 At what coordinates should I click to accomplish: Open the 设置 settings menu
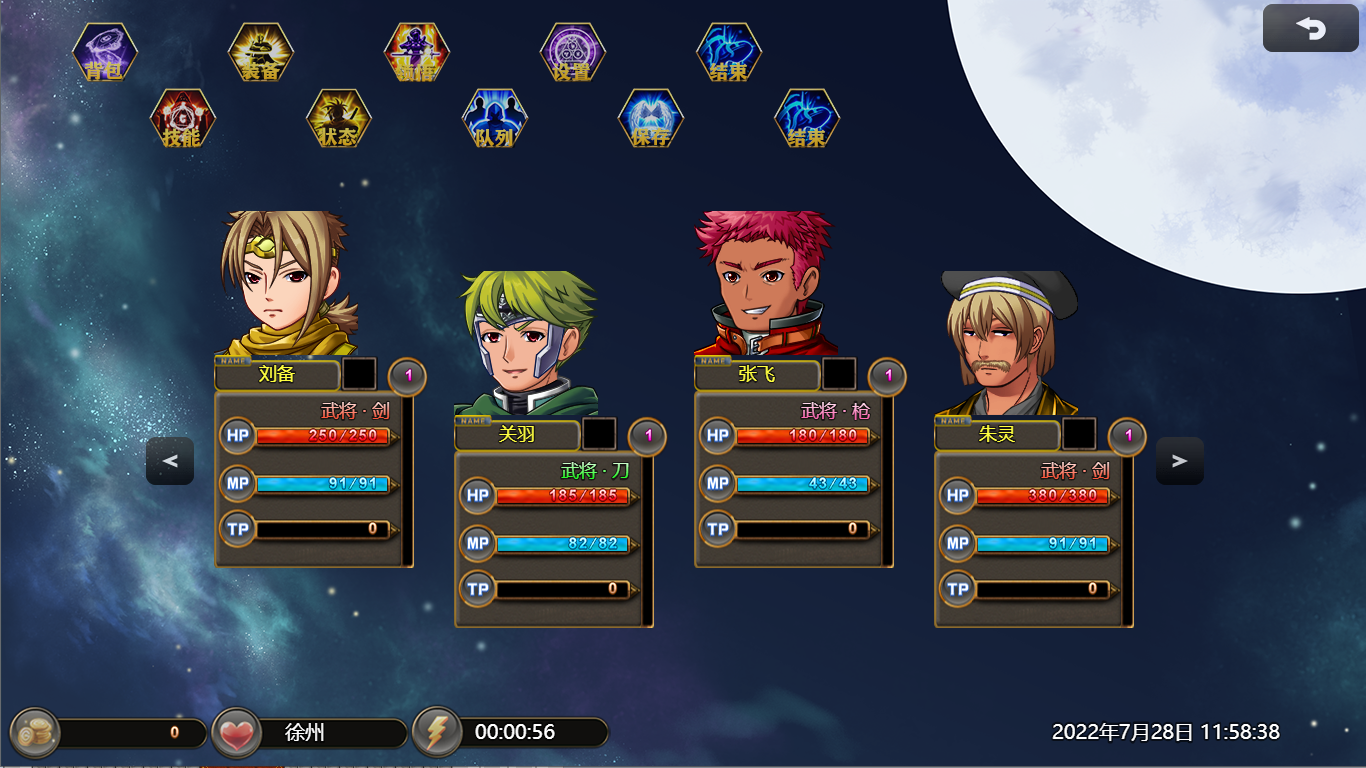573,52
